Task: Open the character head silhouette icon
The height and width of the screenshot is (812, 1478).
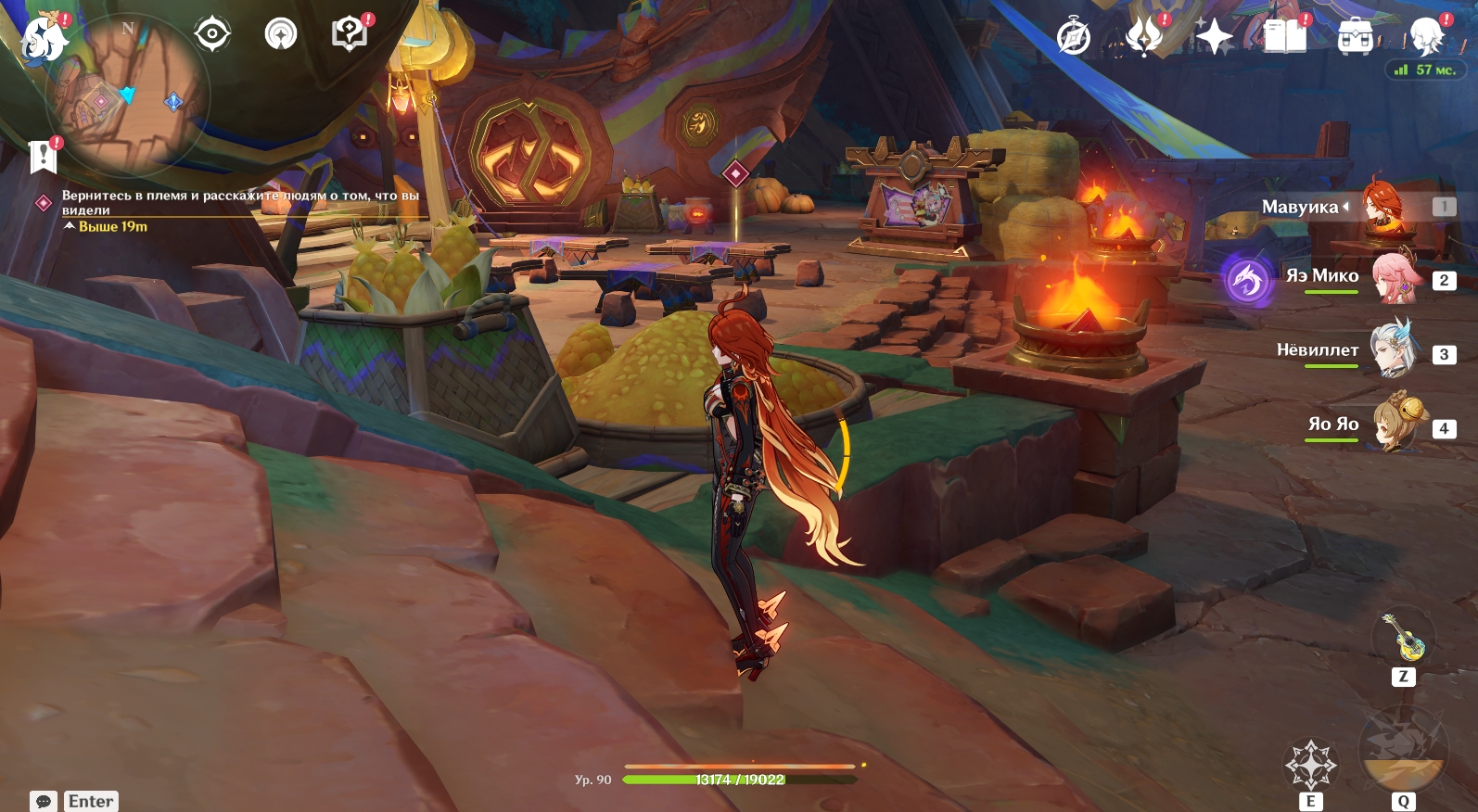Action: pos(1425,38)
